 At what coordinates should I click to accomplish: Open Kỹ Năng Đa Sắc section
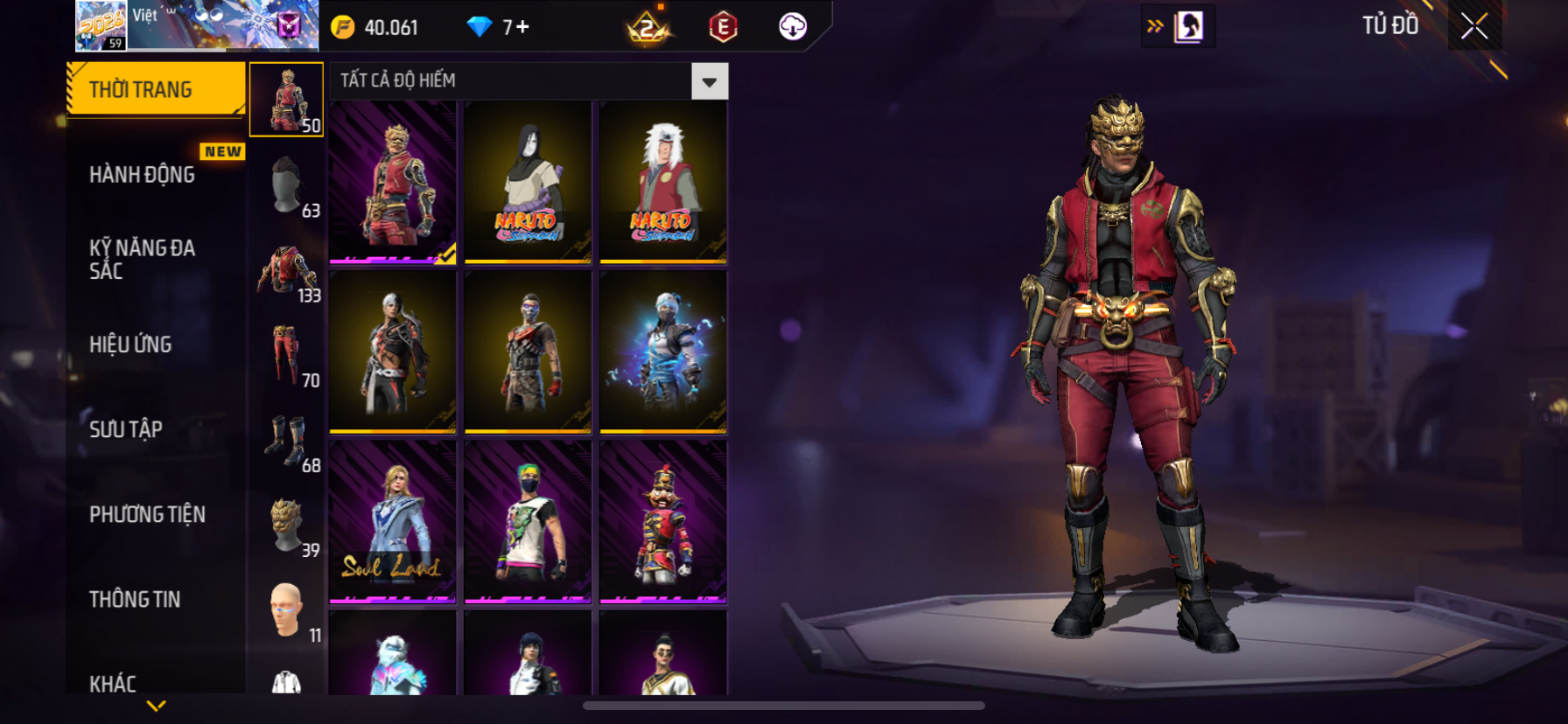click(143, 259)
